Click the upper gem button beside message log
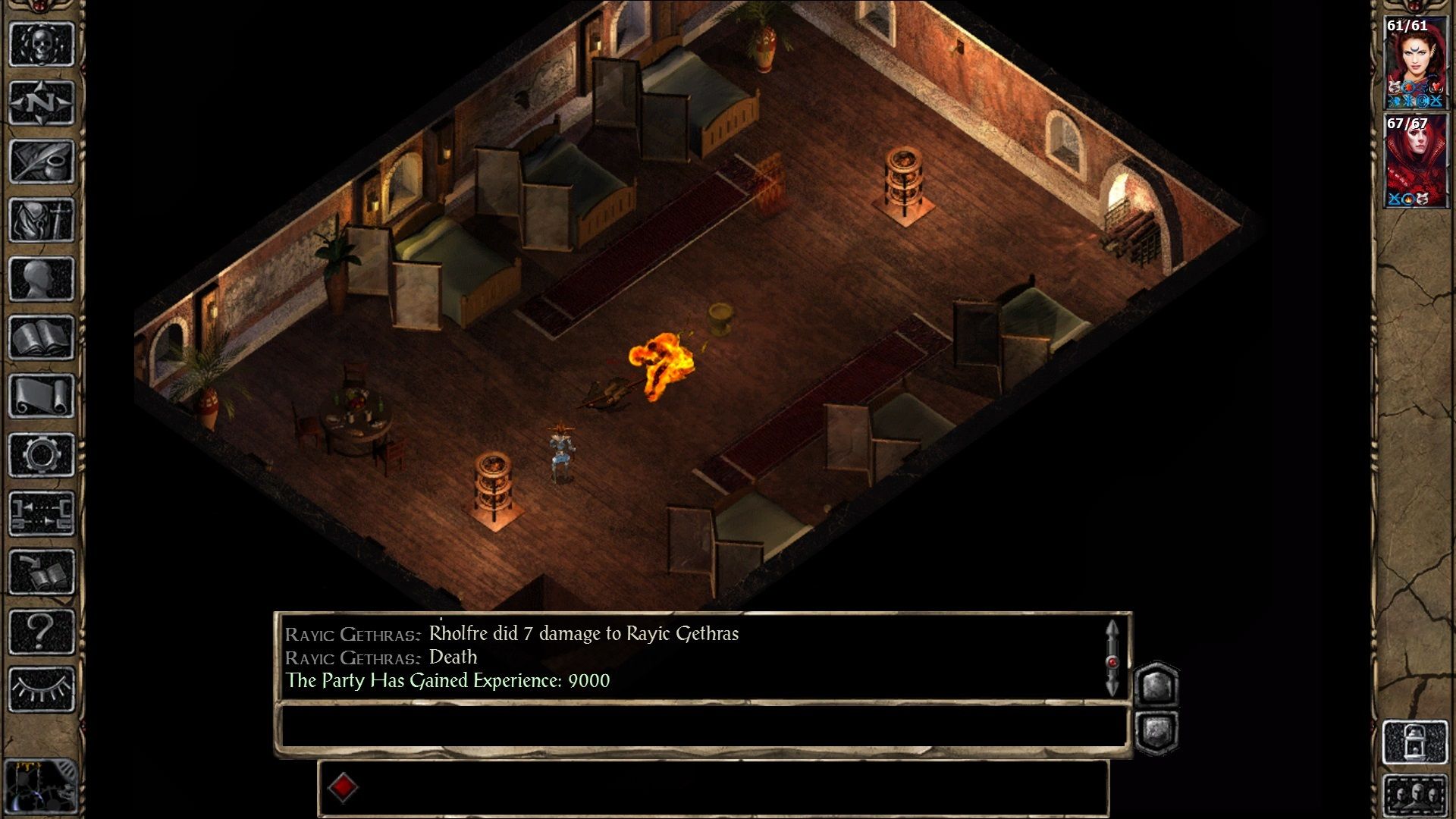 click(x=1156, y=686)
